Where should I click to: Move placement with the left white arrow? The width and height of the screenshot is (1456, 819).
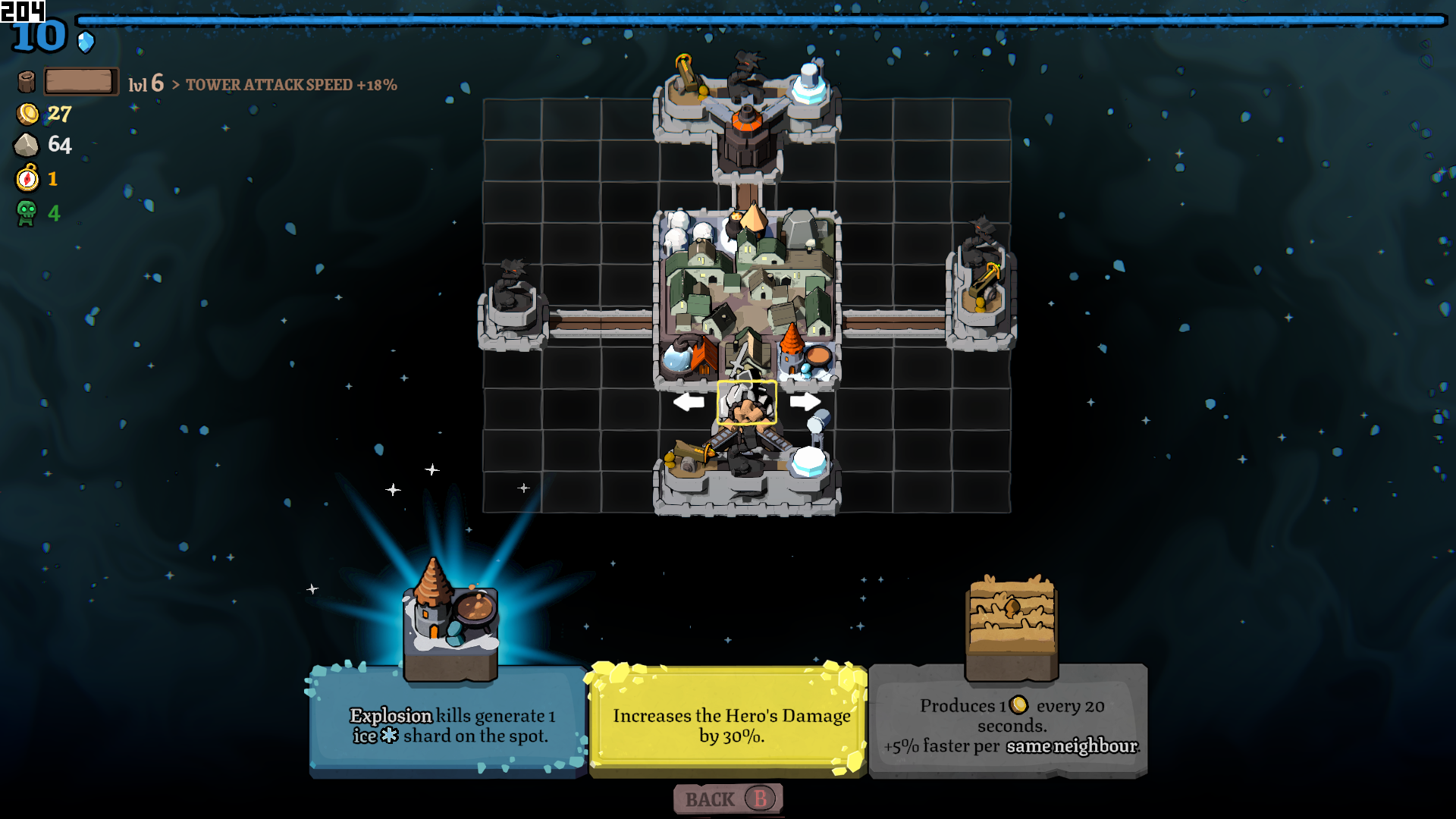click(x=689, y=401)
